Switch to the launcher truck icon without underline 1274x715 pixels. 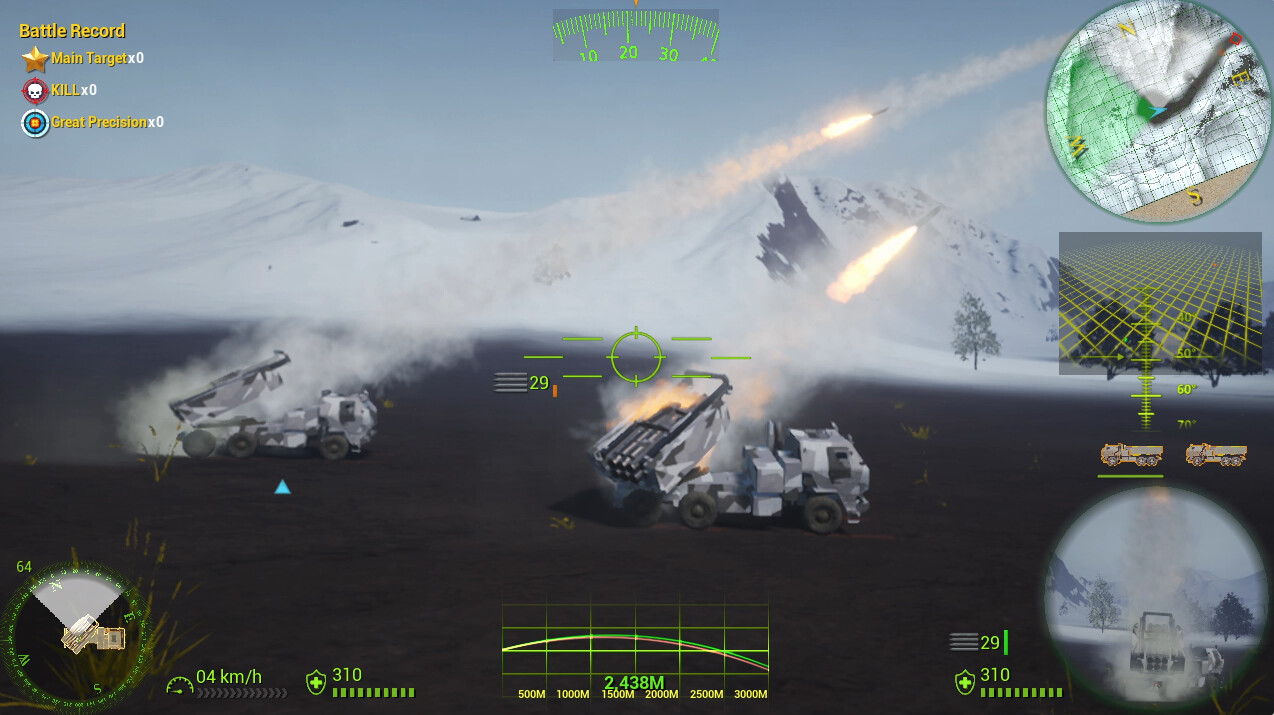[1216, 455]
